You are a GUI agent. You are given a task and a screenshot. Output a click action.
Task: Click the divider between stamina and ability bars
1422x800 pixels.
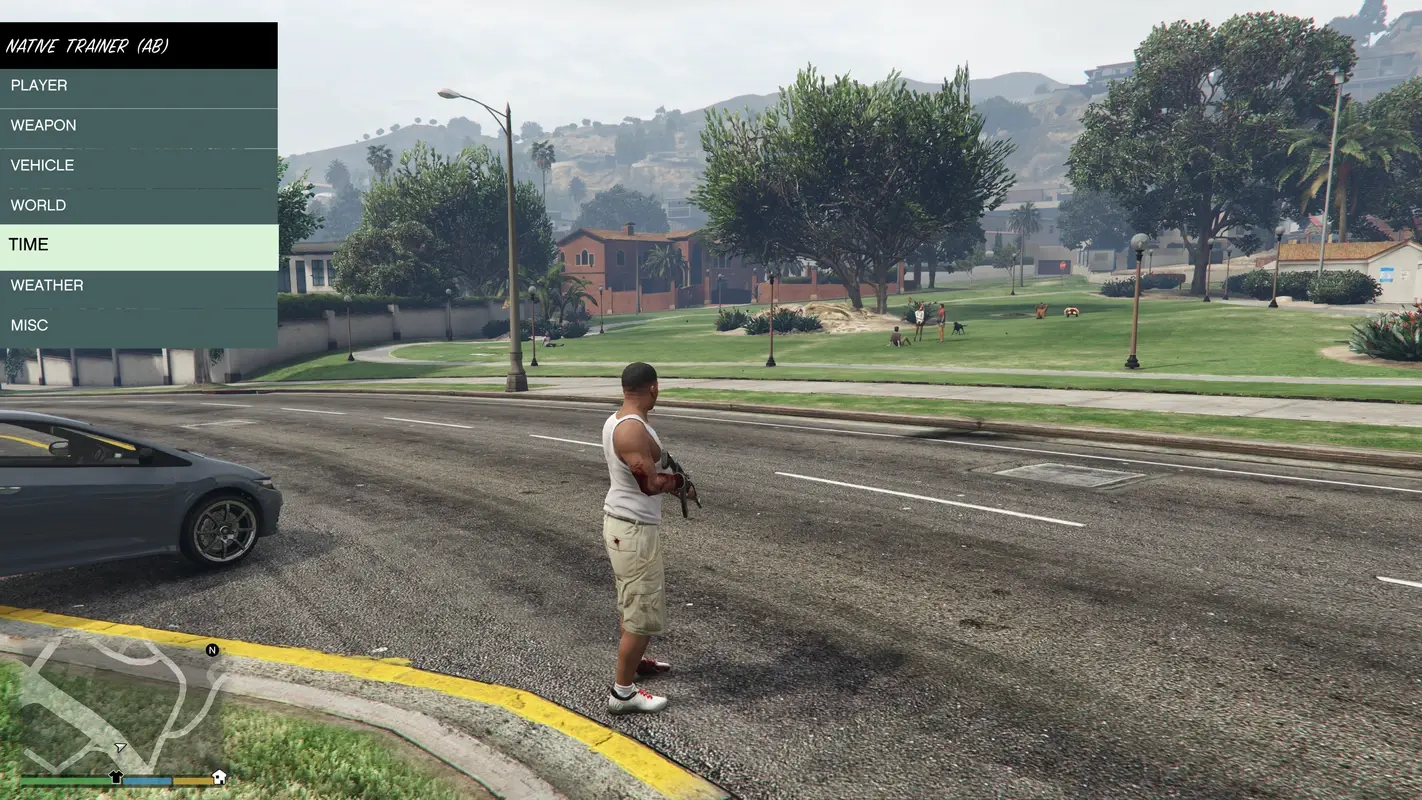(173, 780)
